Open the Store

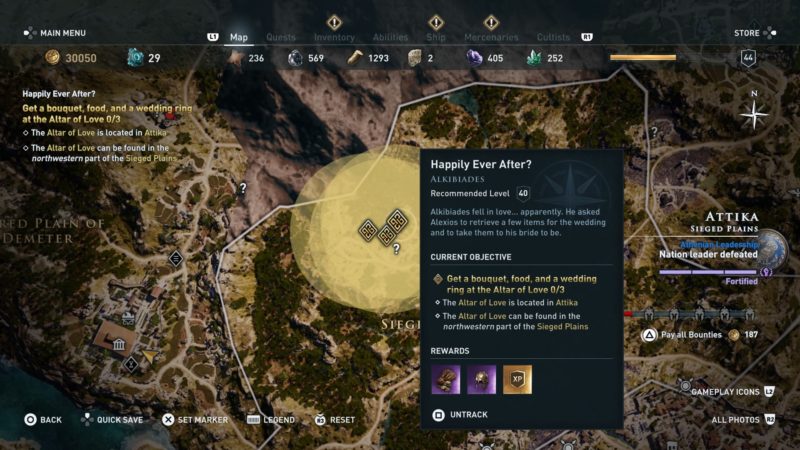tap(747, 33)
